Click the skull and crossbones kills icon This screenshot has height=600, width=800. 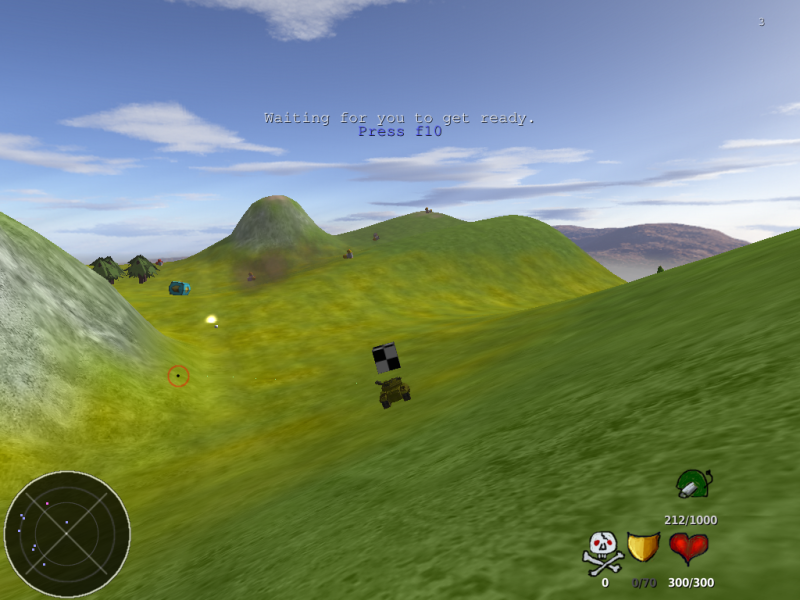tap(603, 552)
